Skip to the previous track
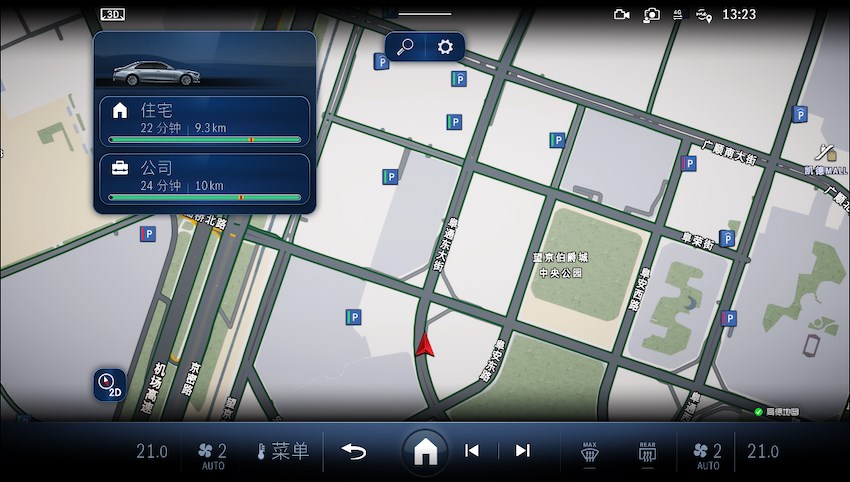 (x=472, y=451)
